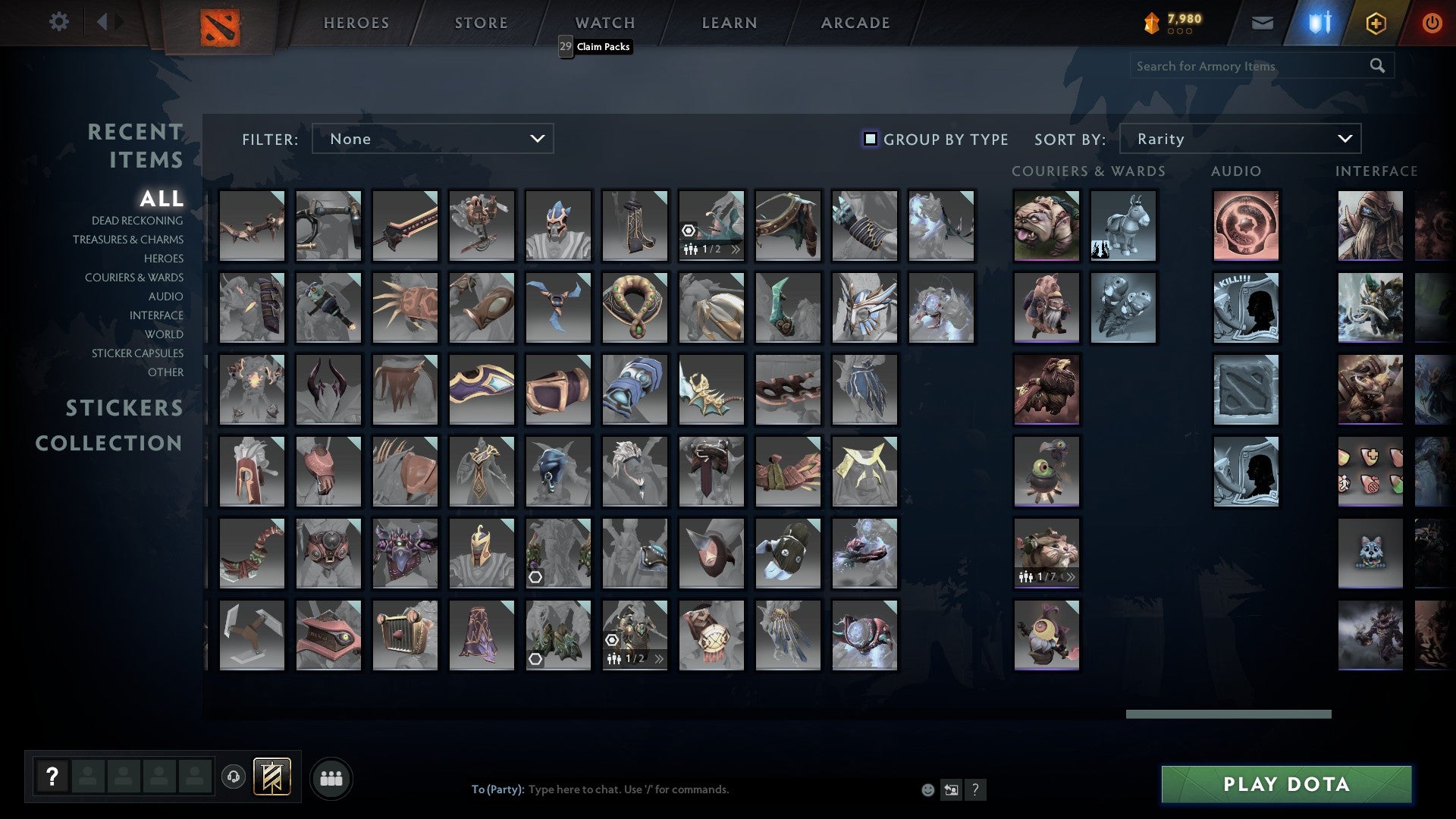This screenshot has height=819, width=1456.
Task: Click the power button to exit the game
Action: tap(1432, 23)
